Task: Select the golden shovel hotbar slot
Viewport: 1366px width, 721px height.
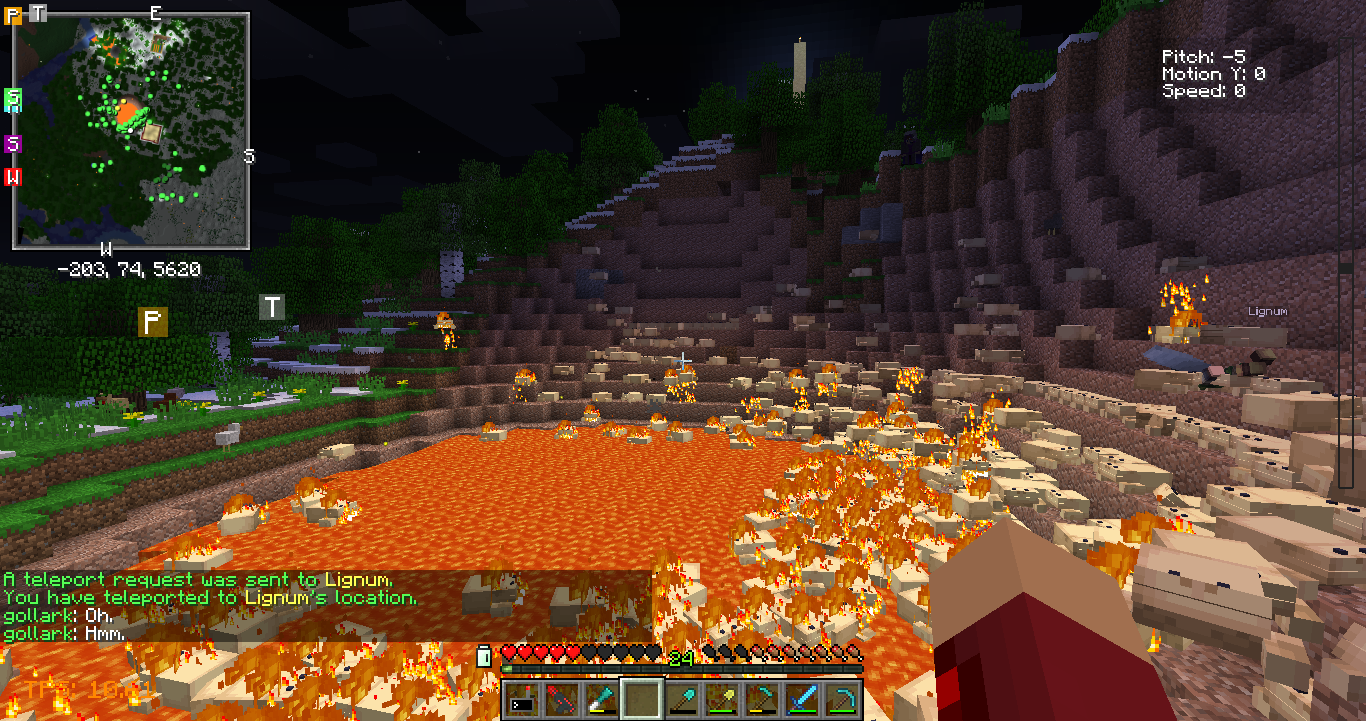Action: tap(722, 699)
